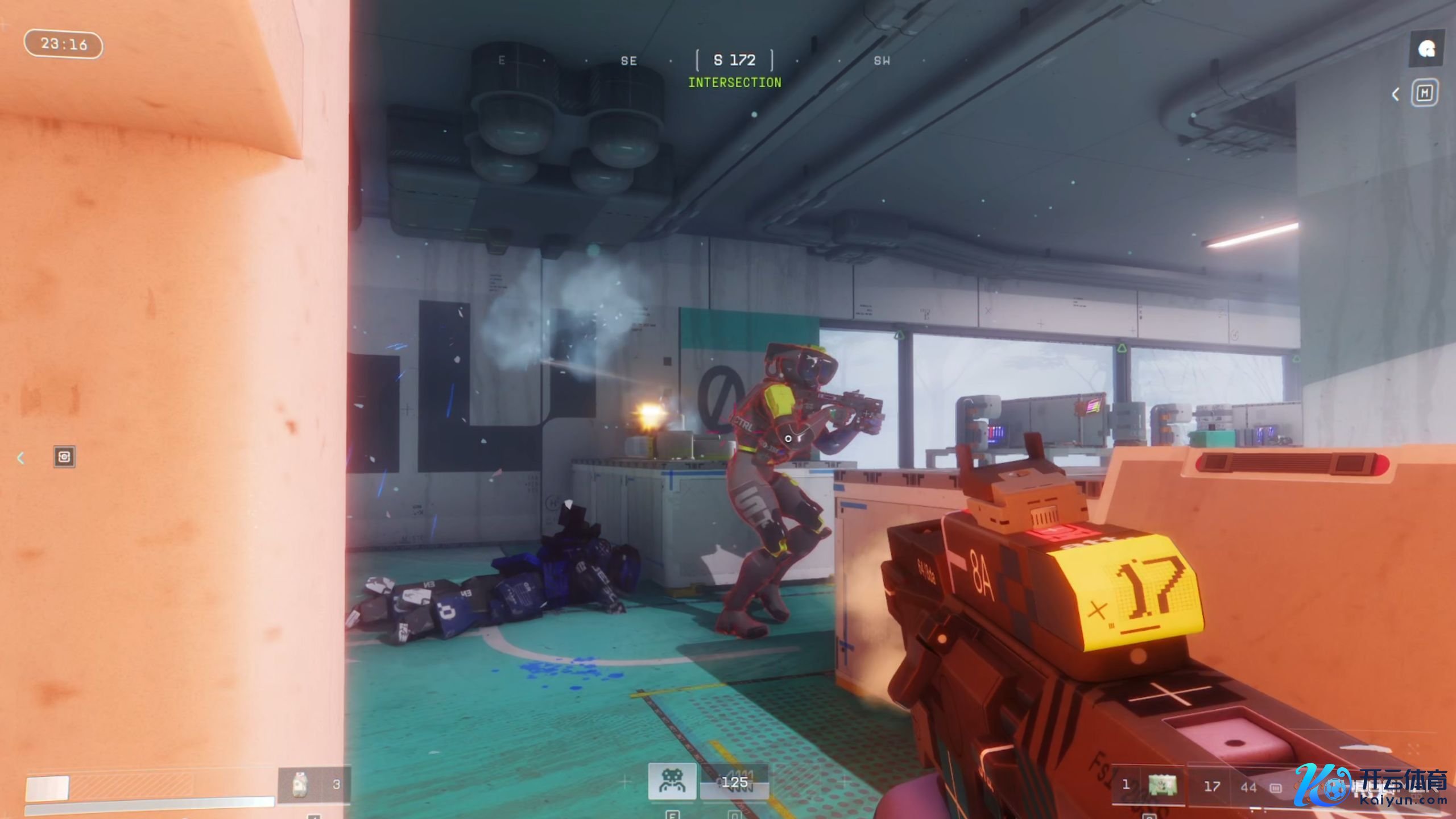Expand the map panel chevron arrow
This screenshot has height=819, width=1456.
pos(1395,94)
